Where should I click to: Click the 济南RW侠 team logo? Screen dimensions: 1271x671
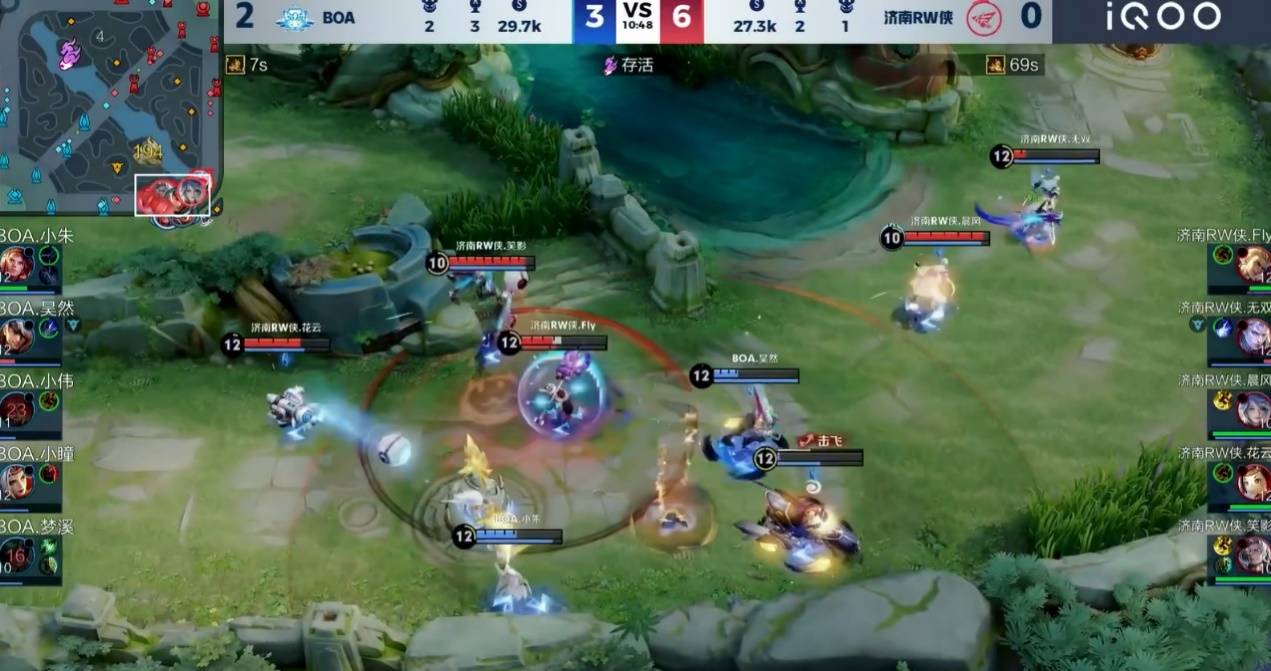pos(984,18)
